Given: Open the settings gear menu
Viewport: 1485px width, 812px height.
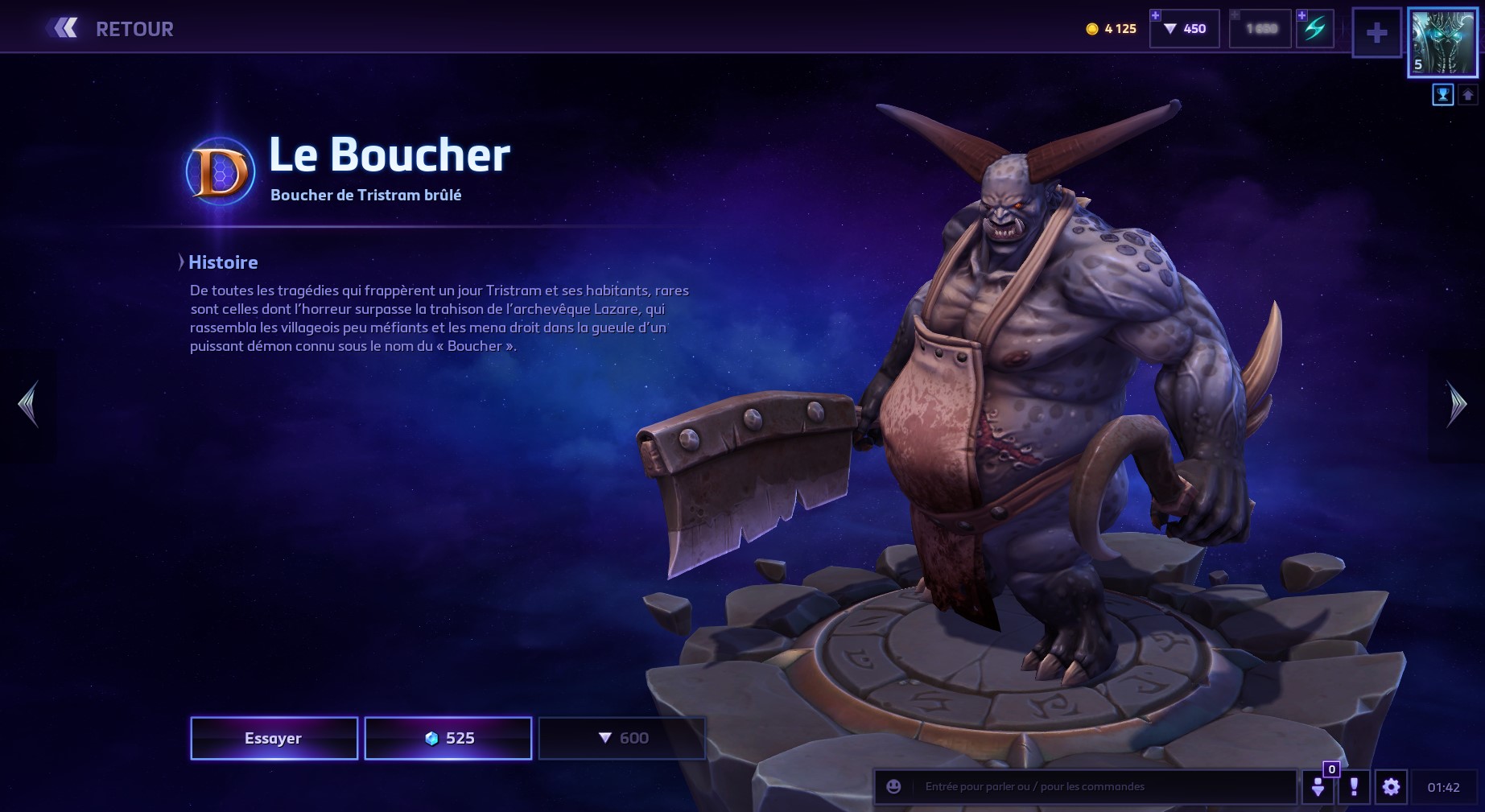Looking at the screenshot, I should tap(1391, 786).
